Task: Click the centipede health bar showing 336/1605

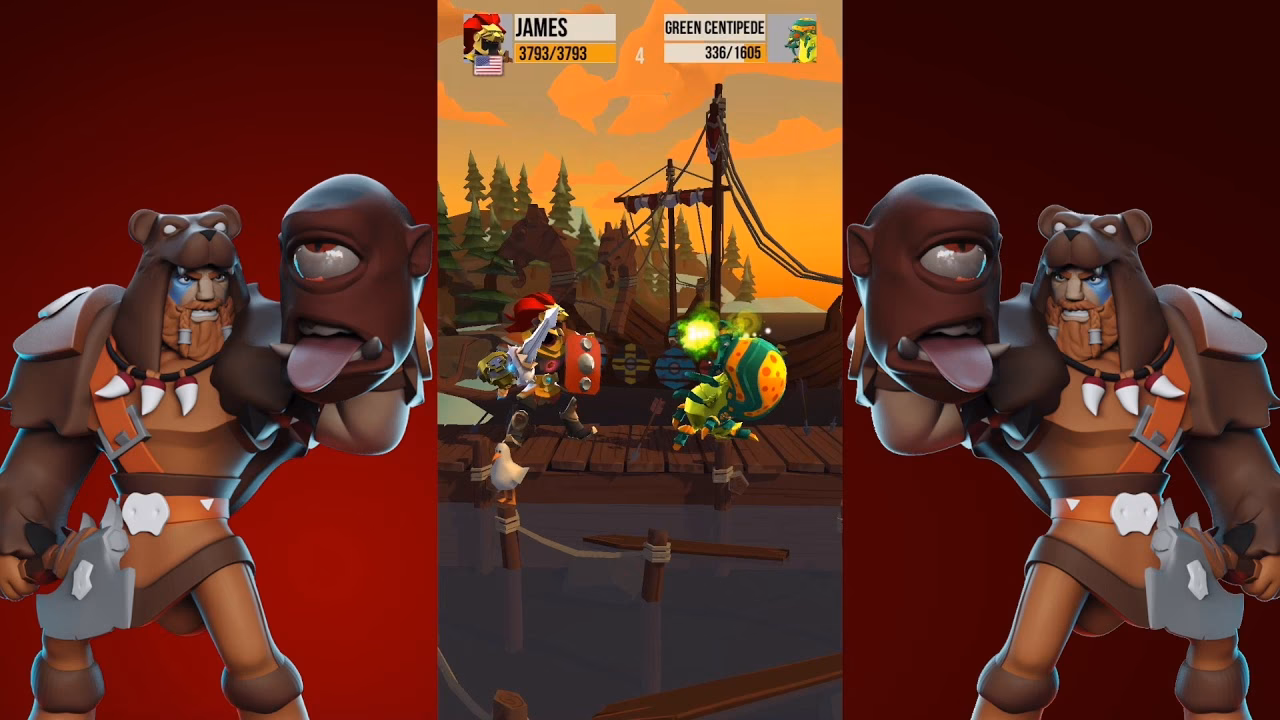Action: 712,52
